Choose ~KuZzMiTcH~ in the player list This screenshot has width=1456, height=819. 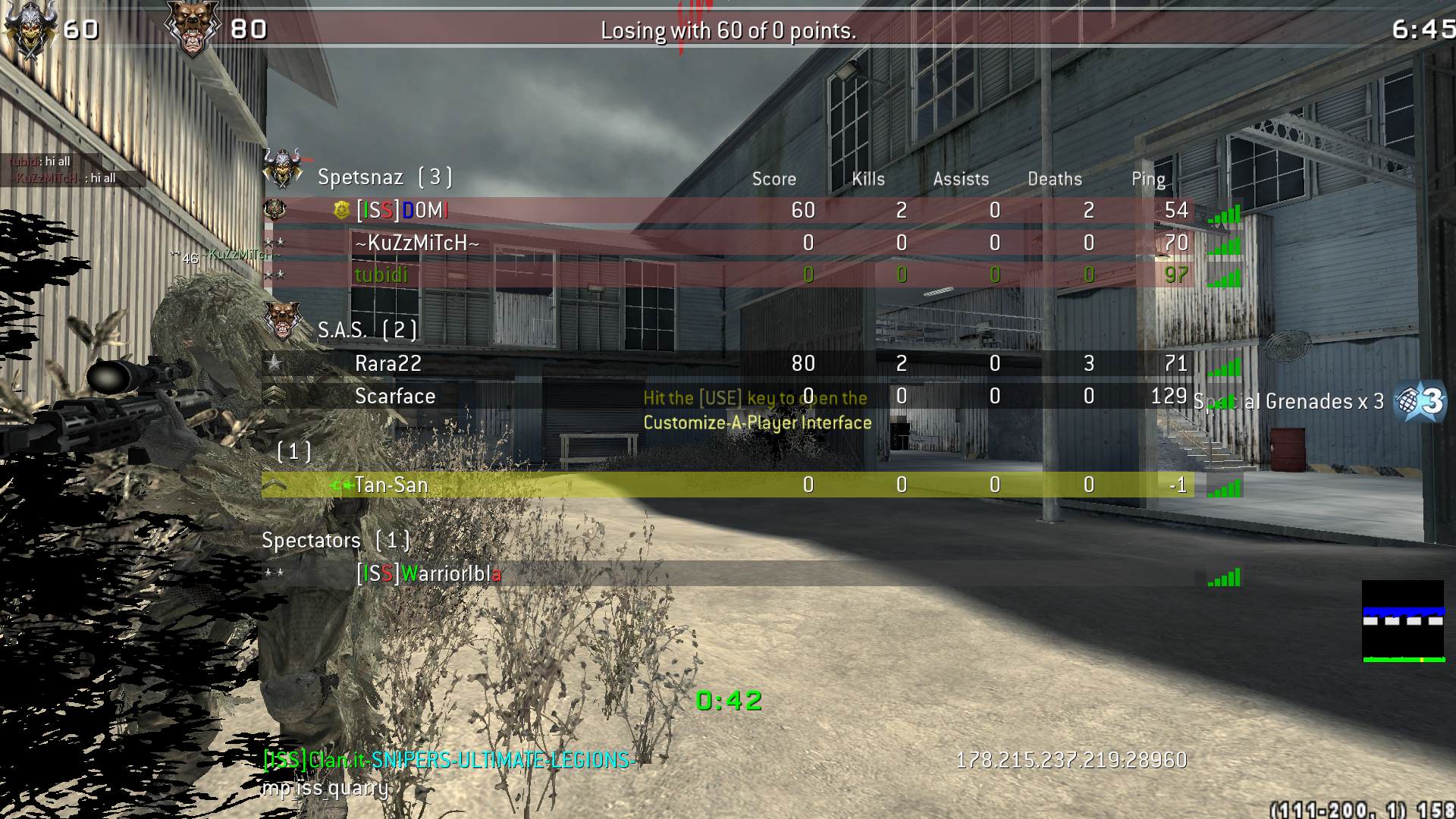417,243
